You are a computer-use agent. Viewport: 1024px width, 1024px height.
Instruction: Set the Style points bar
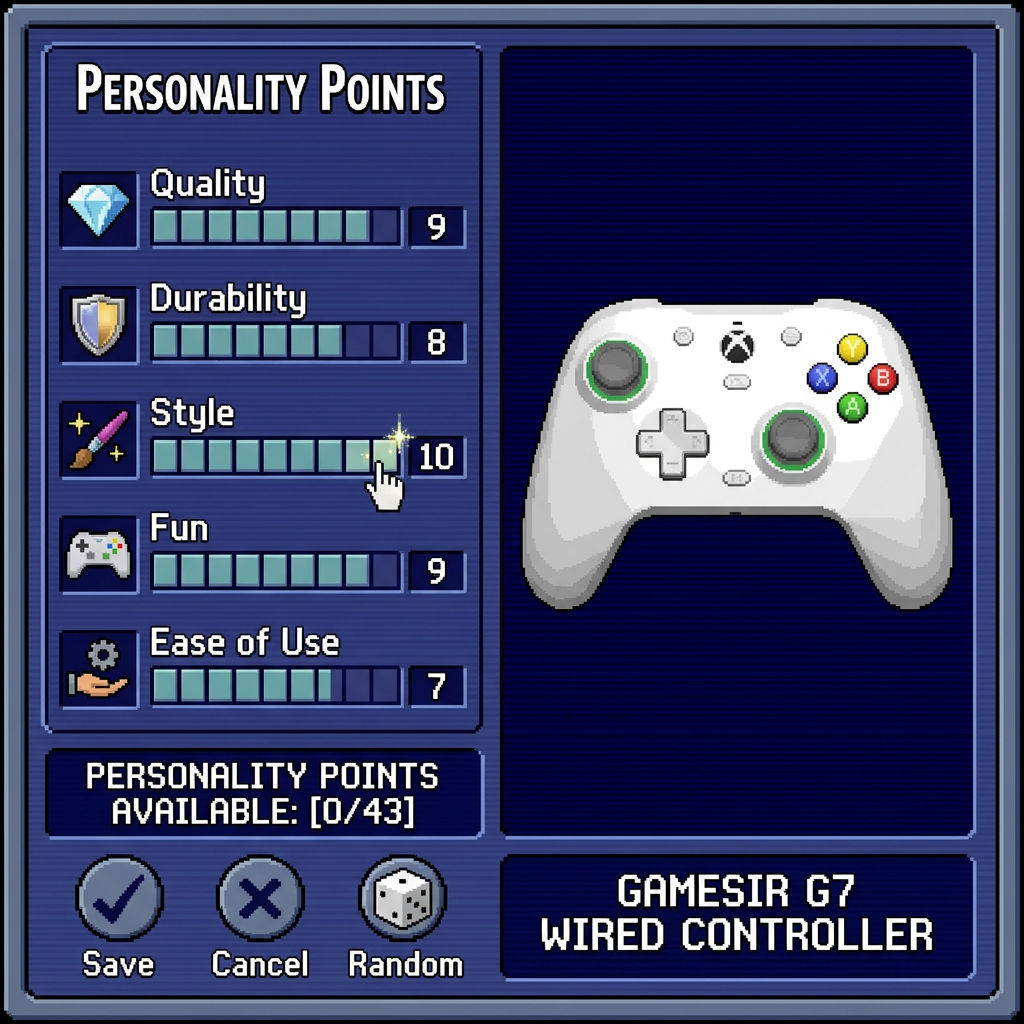(275, 457)
